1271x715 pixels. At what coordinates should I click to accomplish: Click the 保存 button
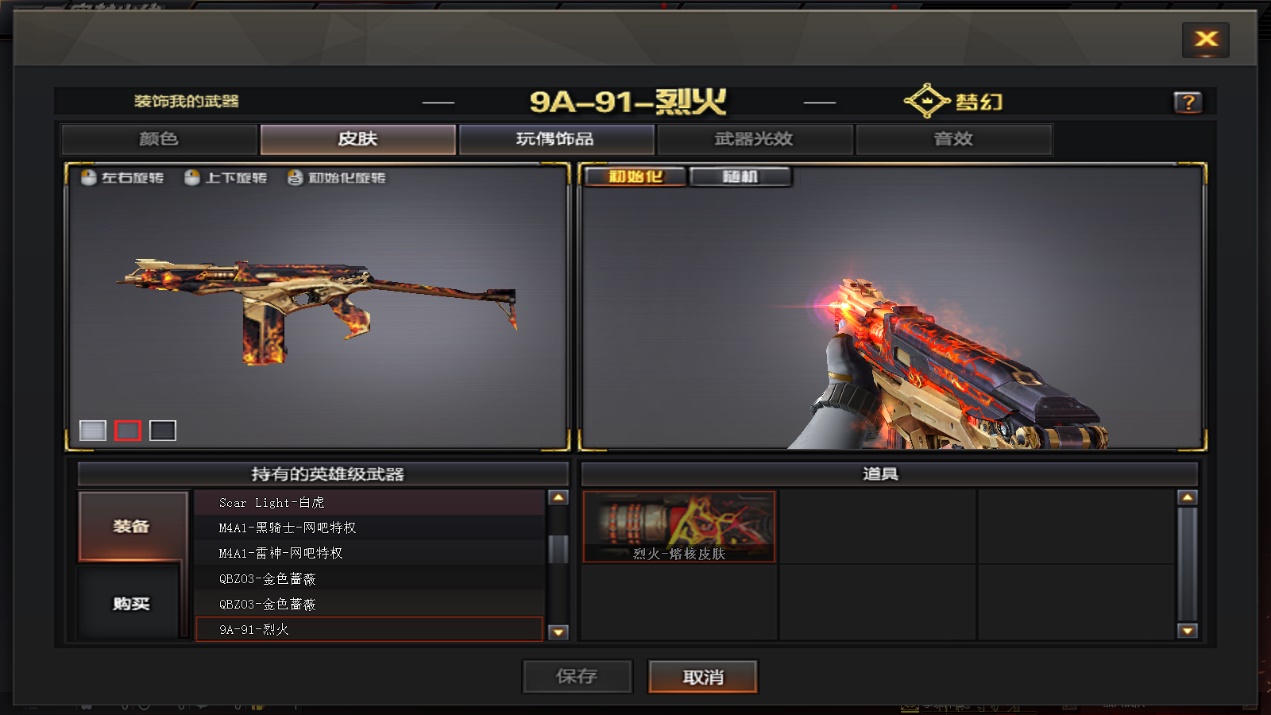[x=577, y=677]
